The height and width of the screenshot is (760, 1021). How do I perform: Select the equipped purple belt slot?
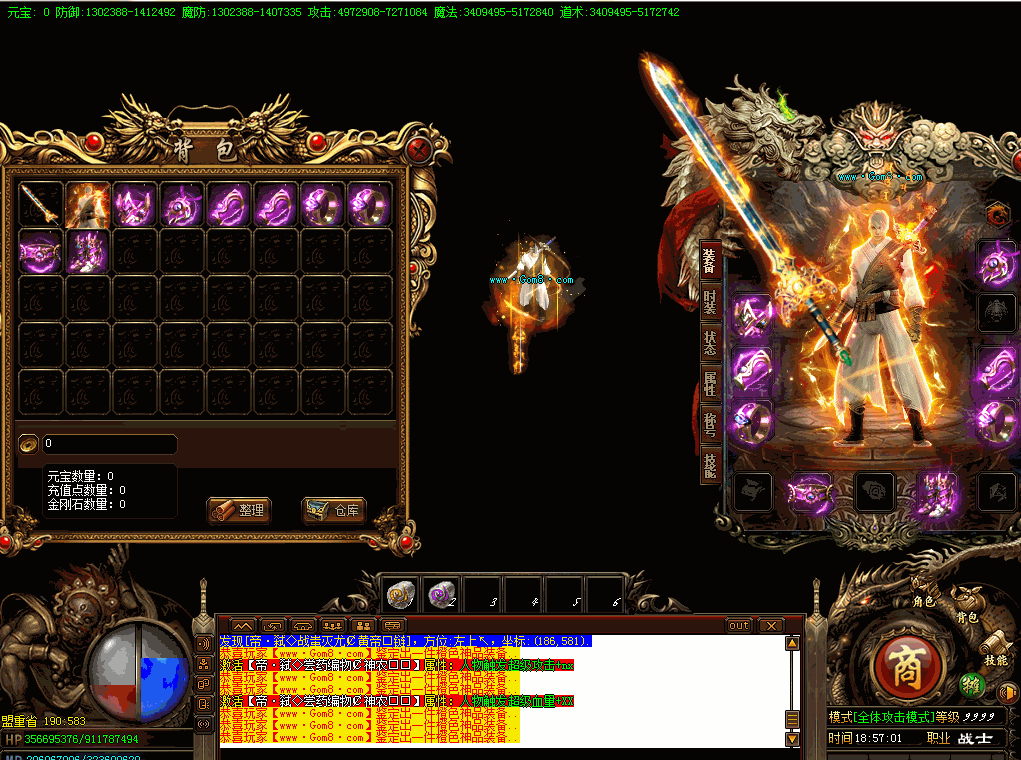[x=811, y=492]
